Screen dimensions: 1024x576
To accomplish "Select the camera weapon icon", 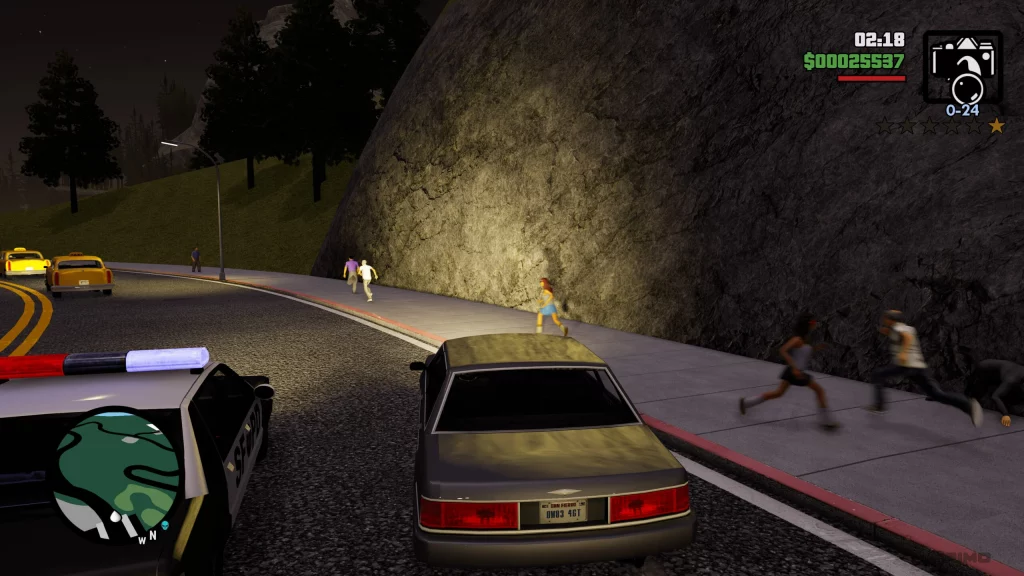I will [962, 67].
